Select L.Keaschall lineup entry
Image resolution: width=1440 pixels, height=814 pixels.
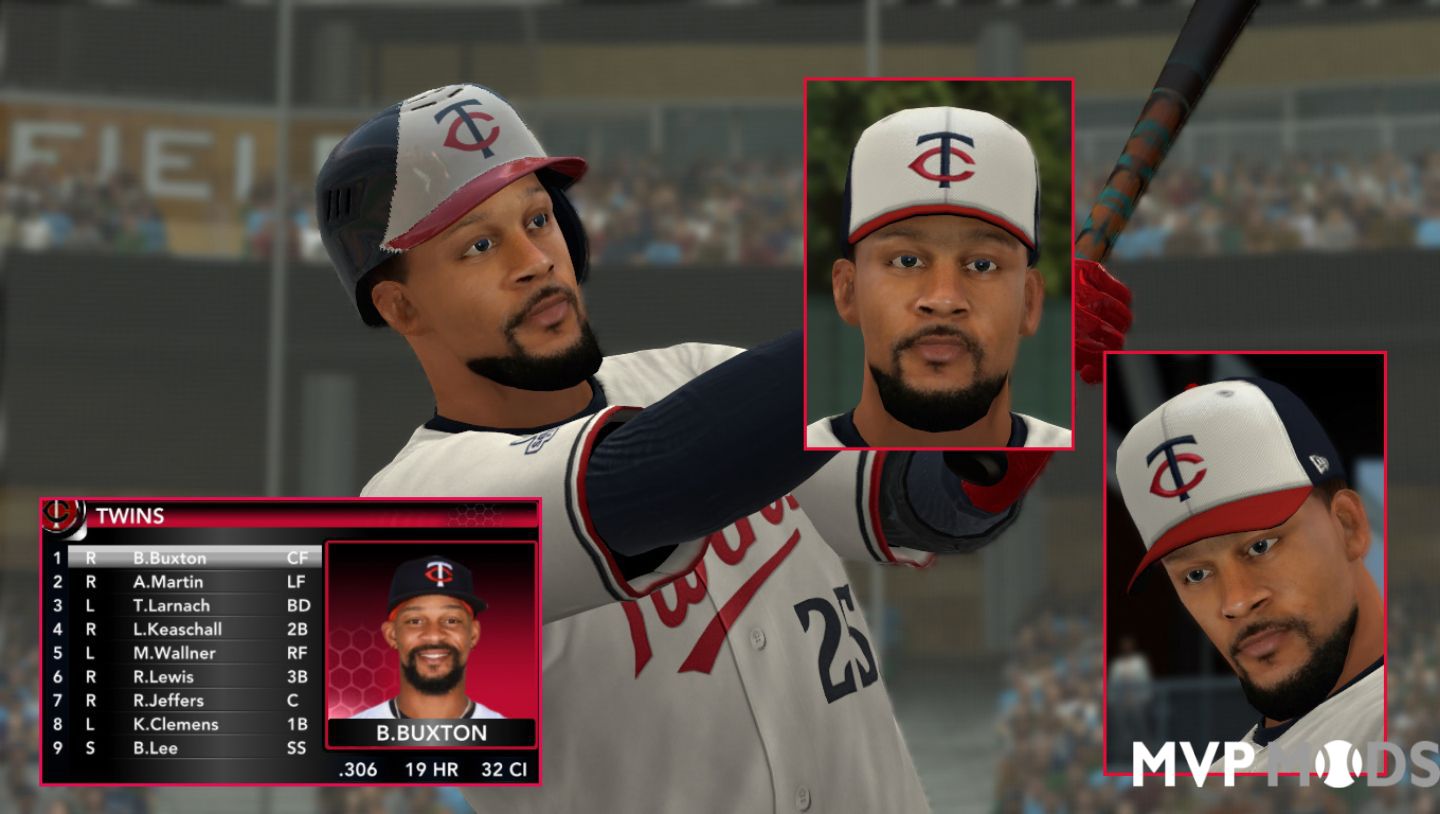177,629
